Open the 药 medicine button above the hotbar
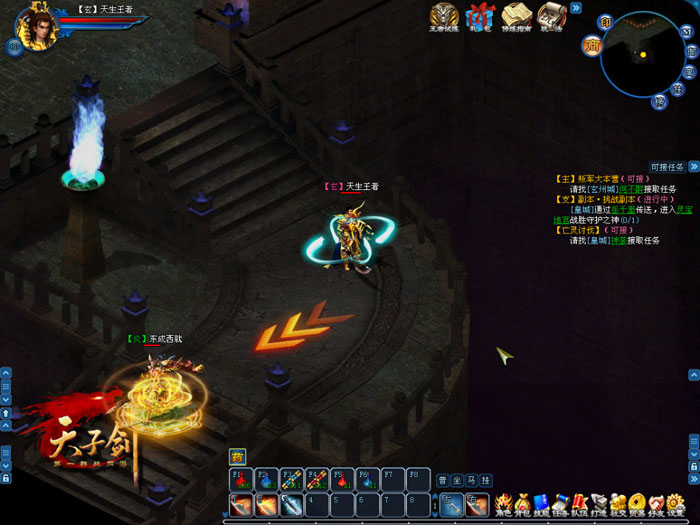 [237, 455]
